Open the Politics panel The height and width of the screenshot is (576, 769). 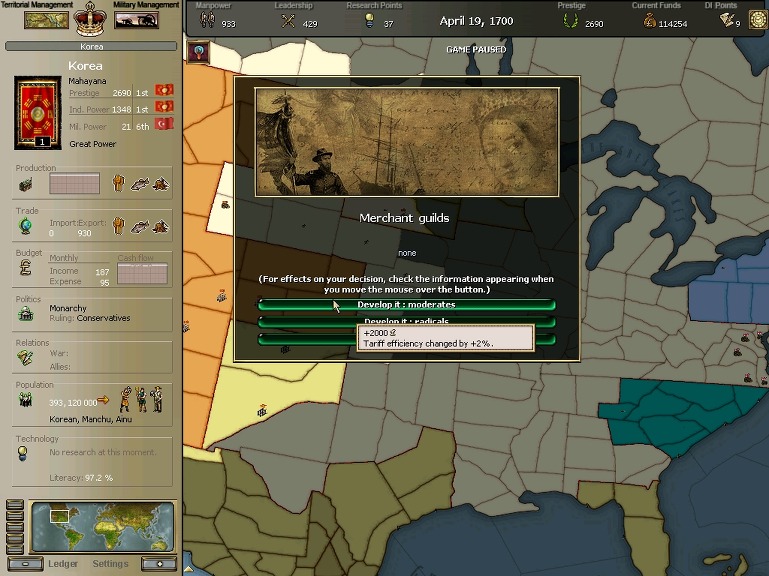pyautogui.click(x=27, y=314)
